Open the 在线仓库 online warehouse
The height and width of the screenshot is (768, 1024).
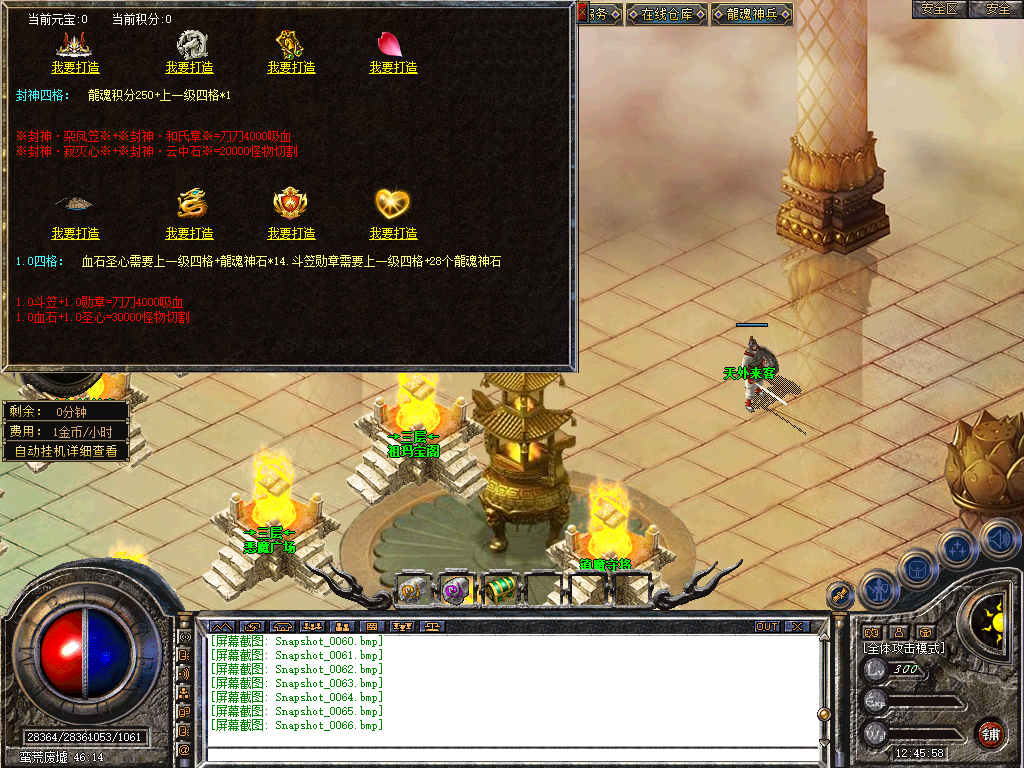point(666,14)
